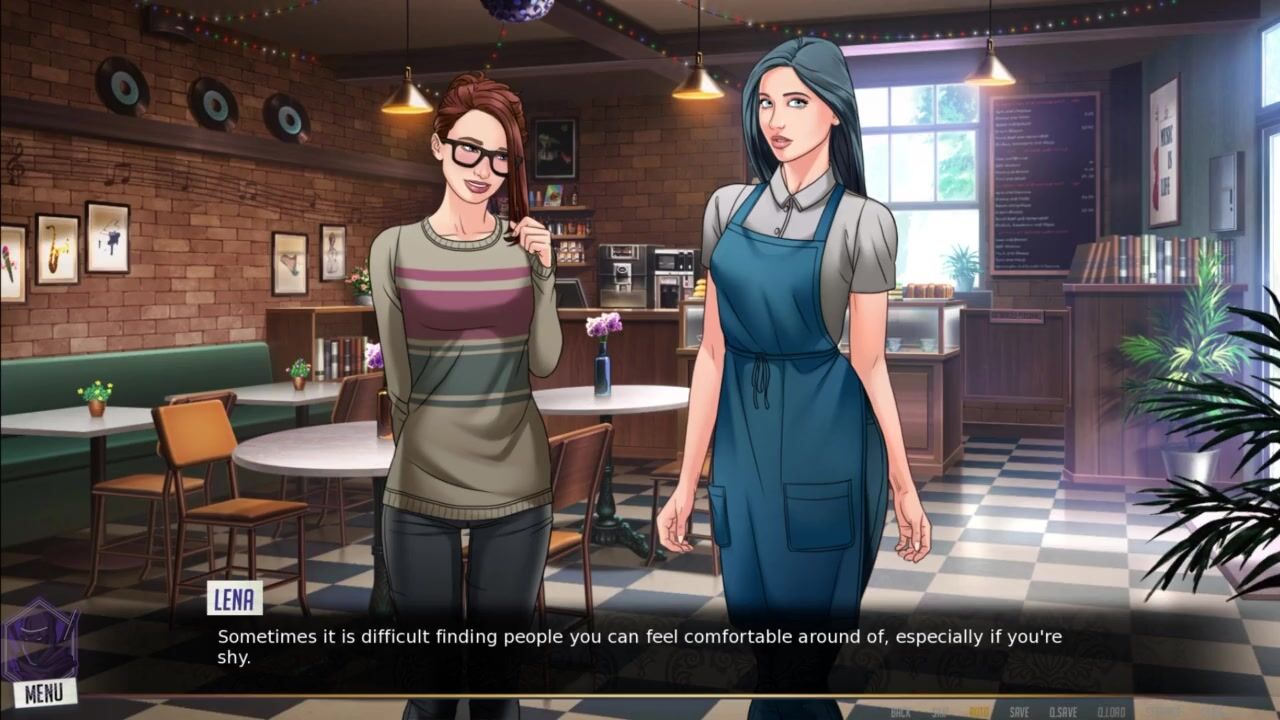Toggle the highlighted Auto mode
Viewport: 1280px width, 720px height.
(979, 712)
